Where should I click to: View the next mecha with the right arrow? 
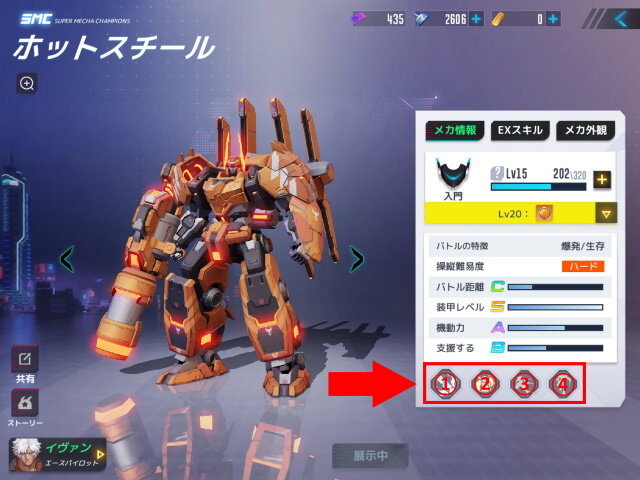coord(356,260)
